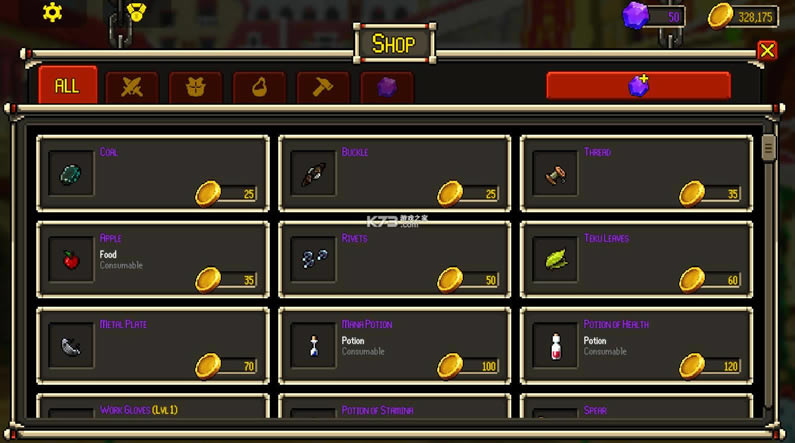This screenshot has height=443, width=795.
Task: Switch to the ALL shop tab
Action: [67, 86]
